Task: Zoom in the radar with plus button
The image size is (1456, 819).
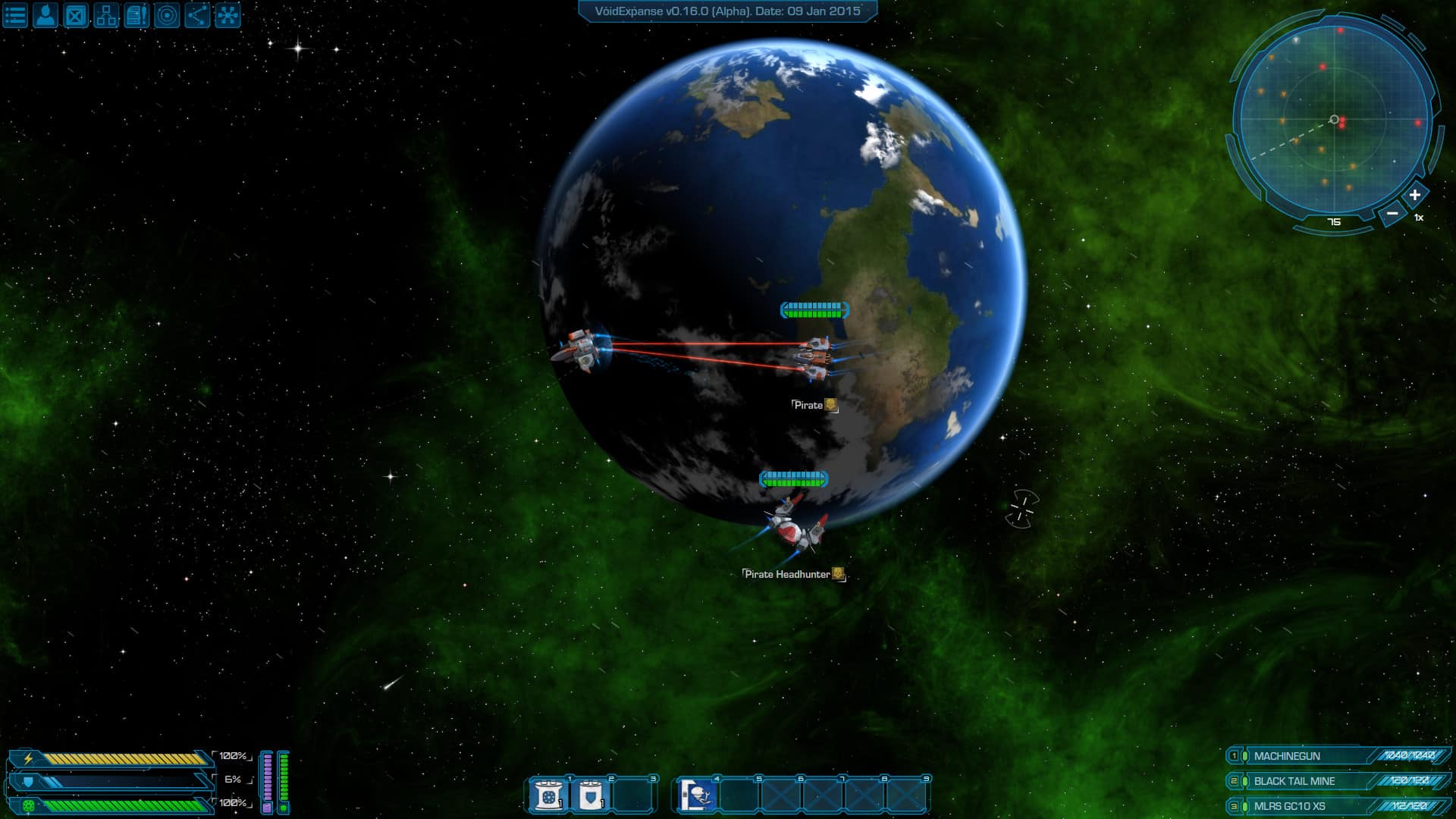Action: (x=1414, y=195)
